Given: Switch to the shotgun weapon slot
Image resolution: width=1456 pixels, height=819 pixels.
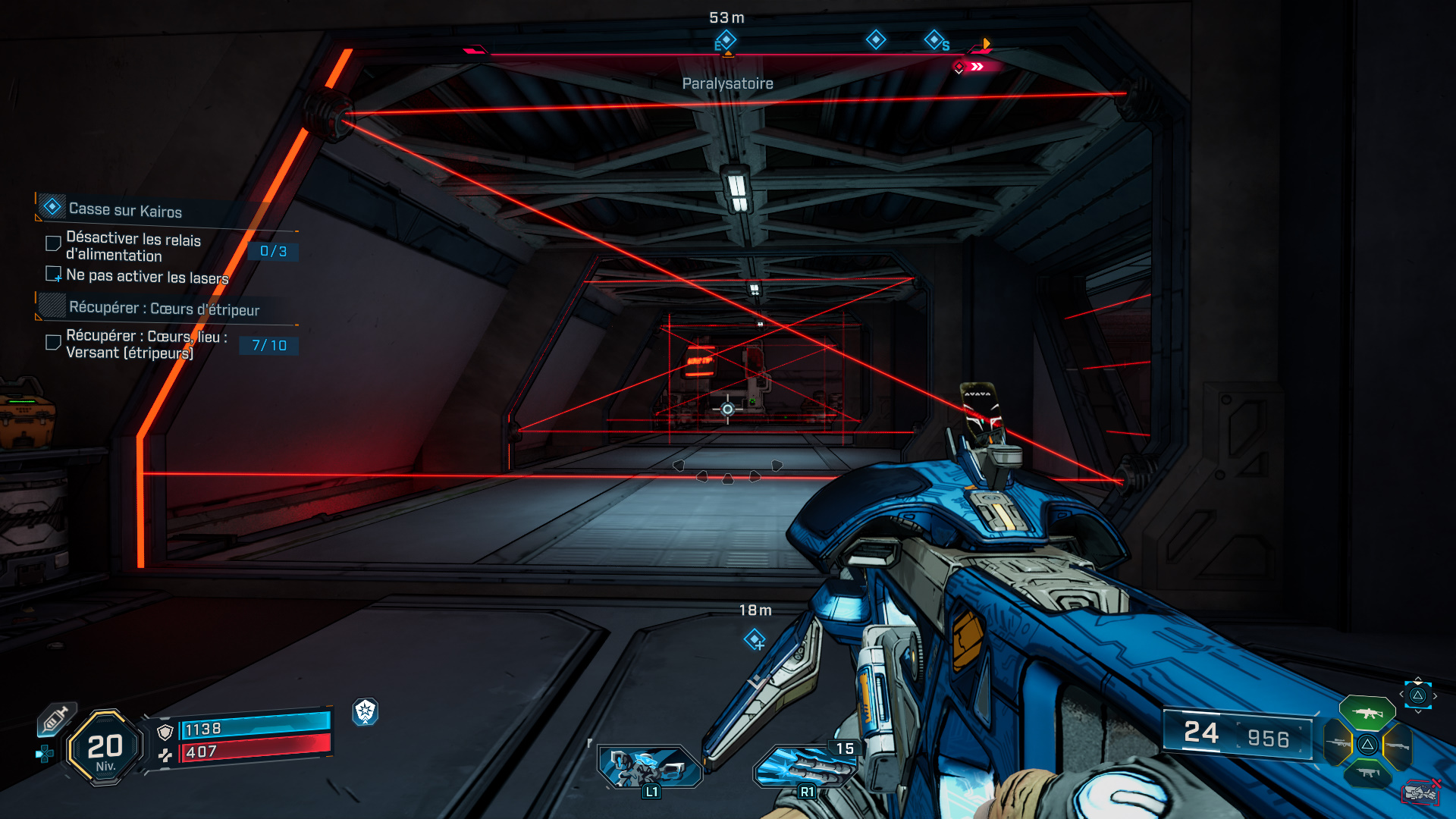Looking at the screenshot, I should [1397, 745].
